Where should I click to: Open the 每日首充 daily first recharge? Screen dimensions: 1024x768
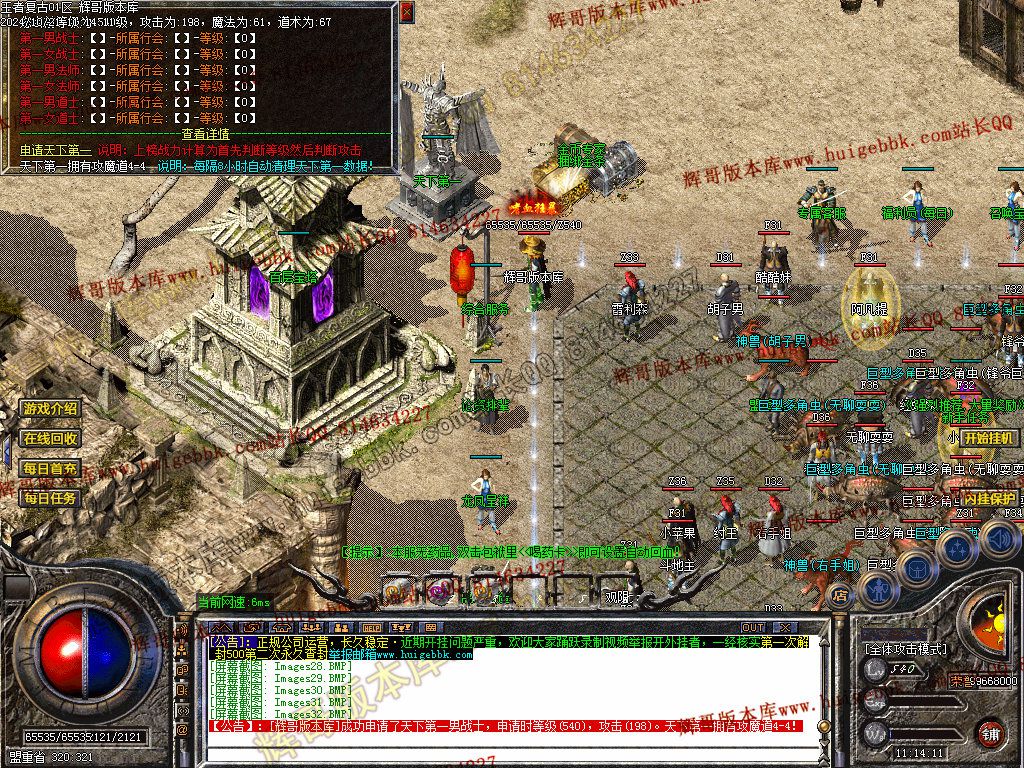coord(50,468)
